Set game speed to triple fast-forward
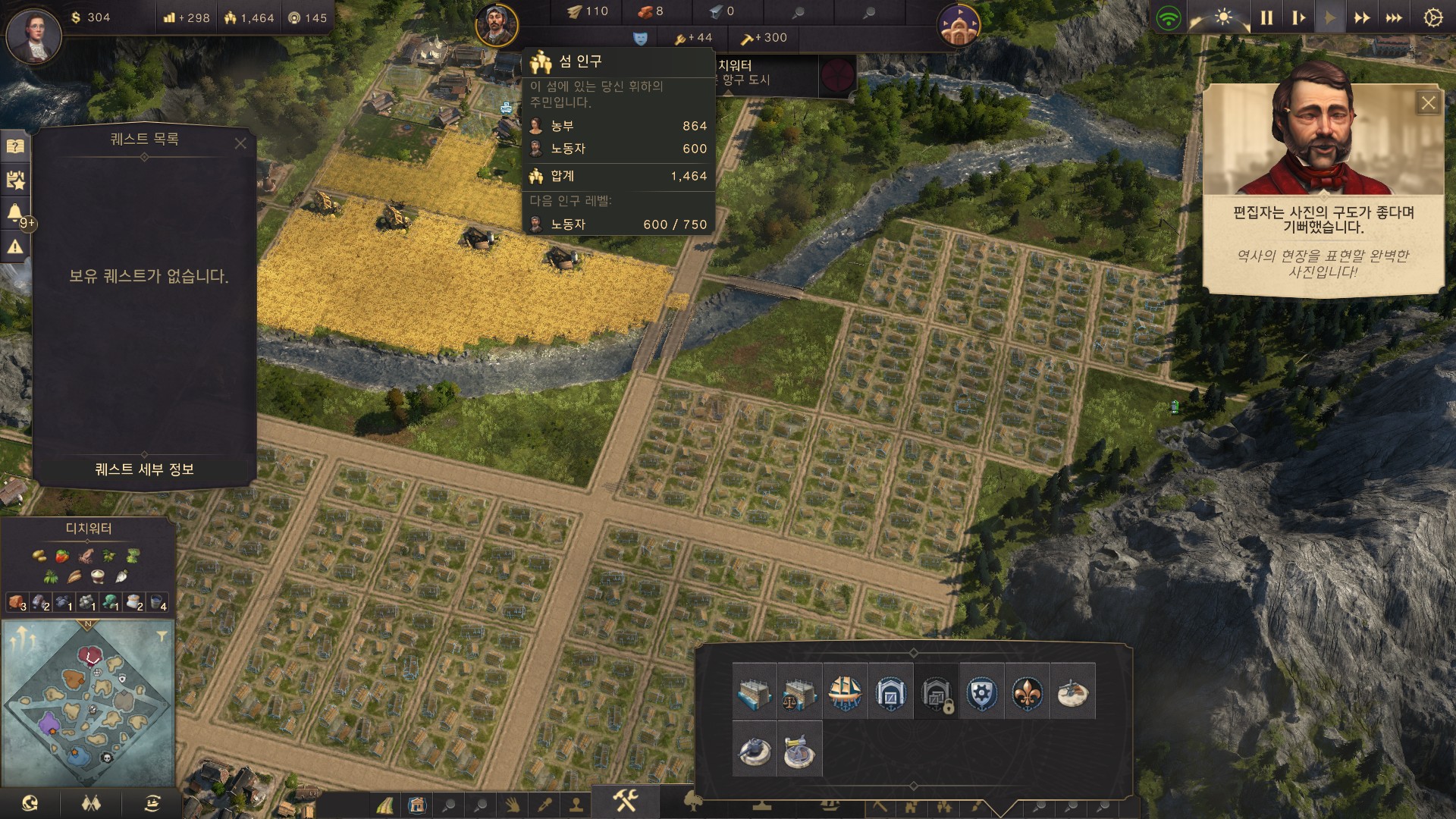This screenshot has height=819, width=1456. pos(1394,17)
